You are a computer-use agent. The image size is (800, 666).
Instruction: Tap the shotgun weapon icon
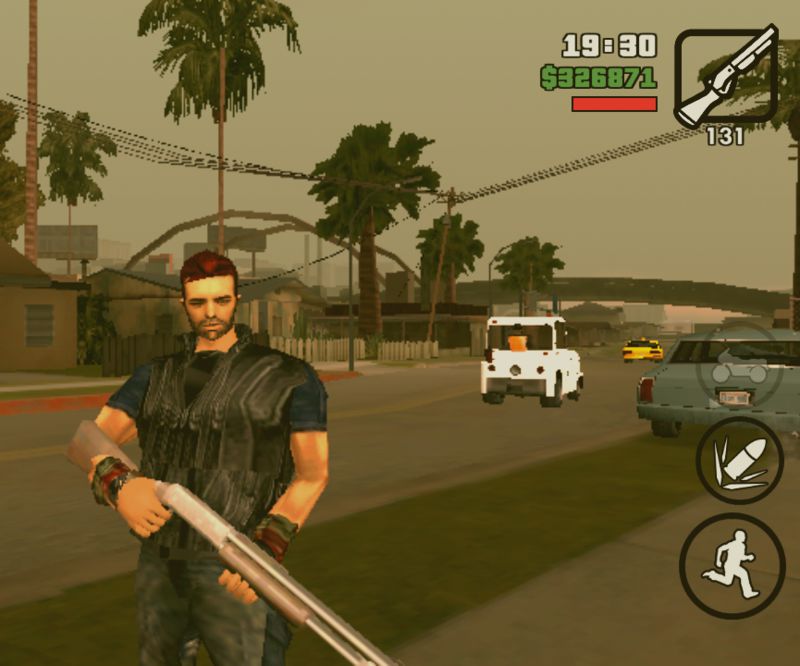(725, 75)
